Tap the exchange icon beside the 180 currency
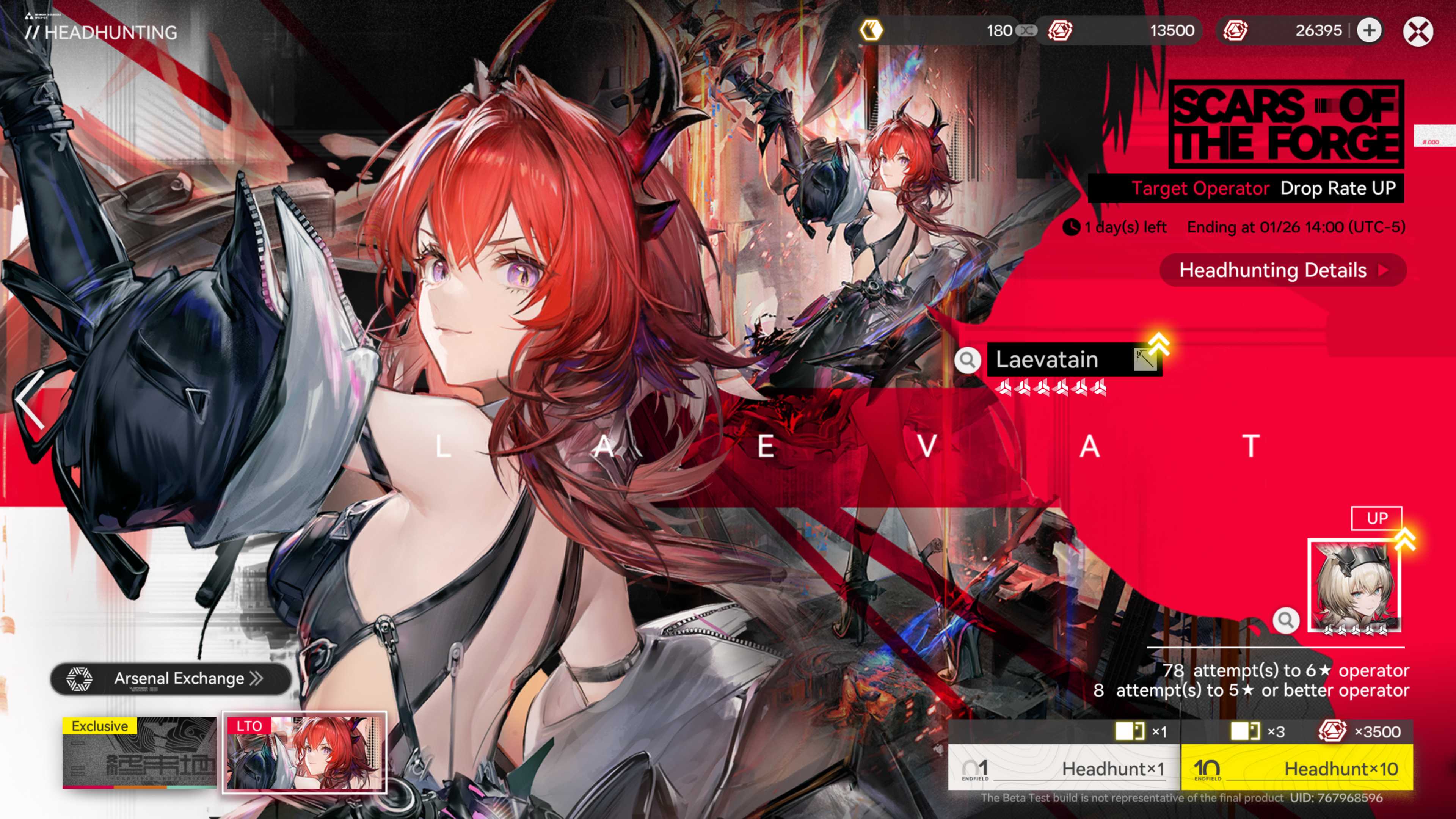The height and width of the screenshot is (819, 1456). click(1026, 30)
